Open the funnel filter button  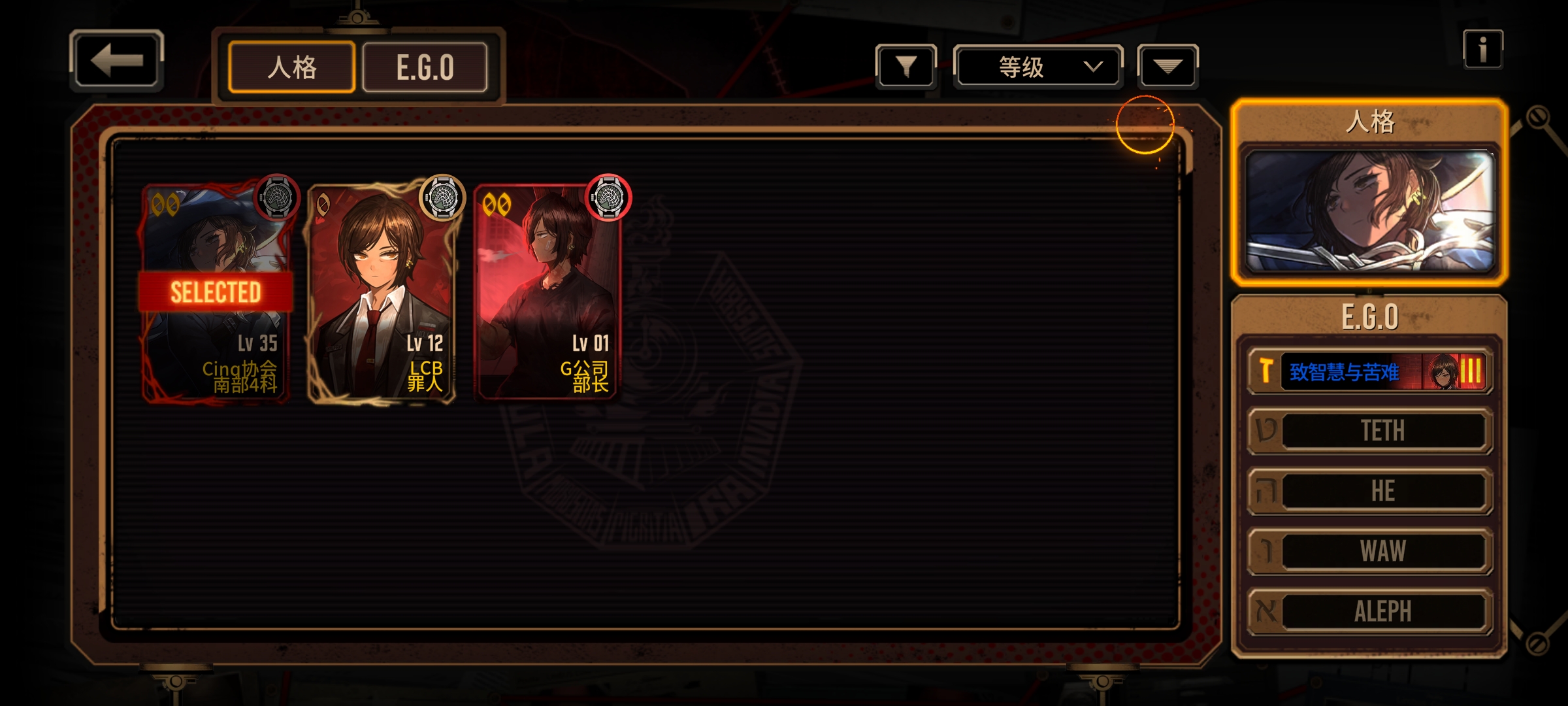click(906, 66)
